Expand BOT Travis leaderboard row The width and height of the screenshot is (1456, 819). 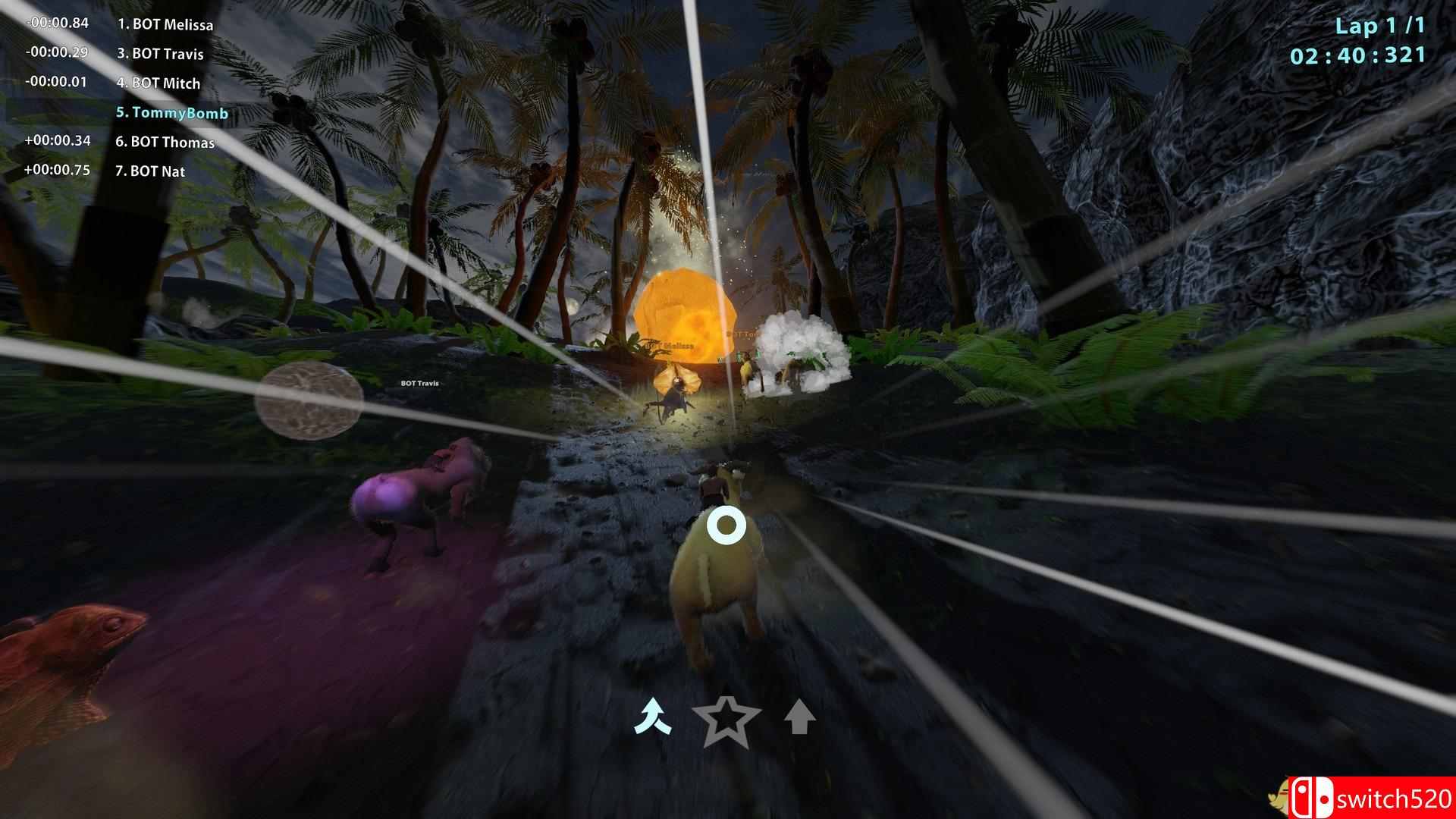click(x=160, y=54)
